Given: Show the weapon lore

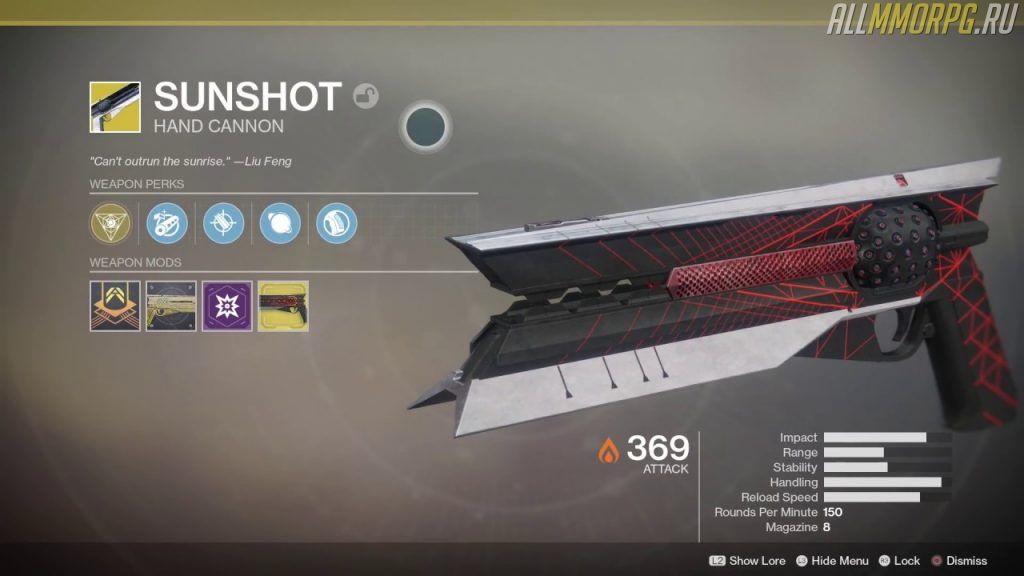Looking at the screenshot, I should [x=748, y=561].
